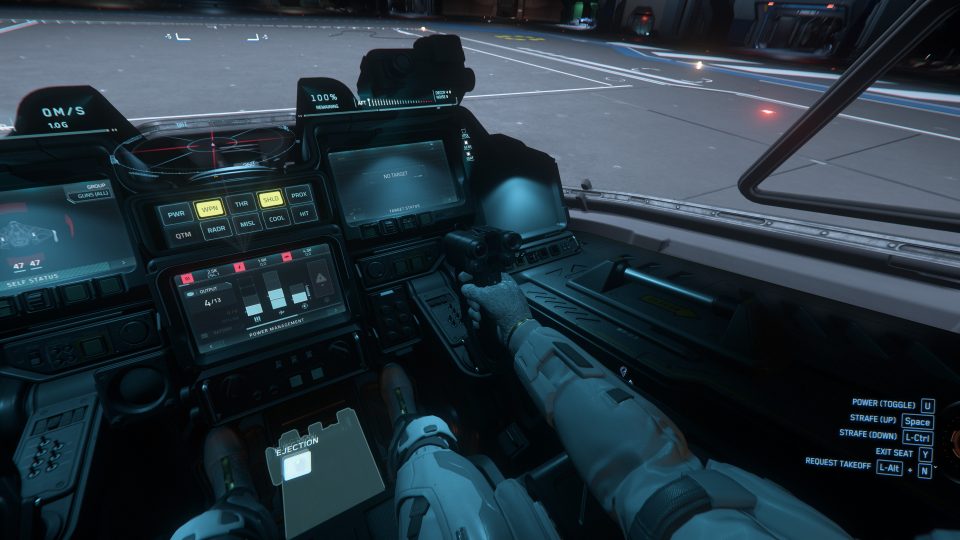Screen dimensions: 960x540
Task: Select the RADR radar button
Action: click(x=215, y=230)
